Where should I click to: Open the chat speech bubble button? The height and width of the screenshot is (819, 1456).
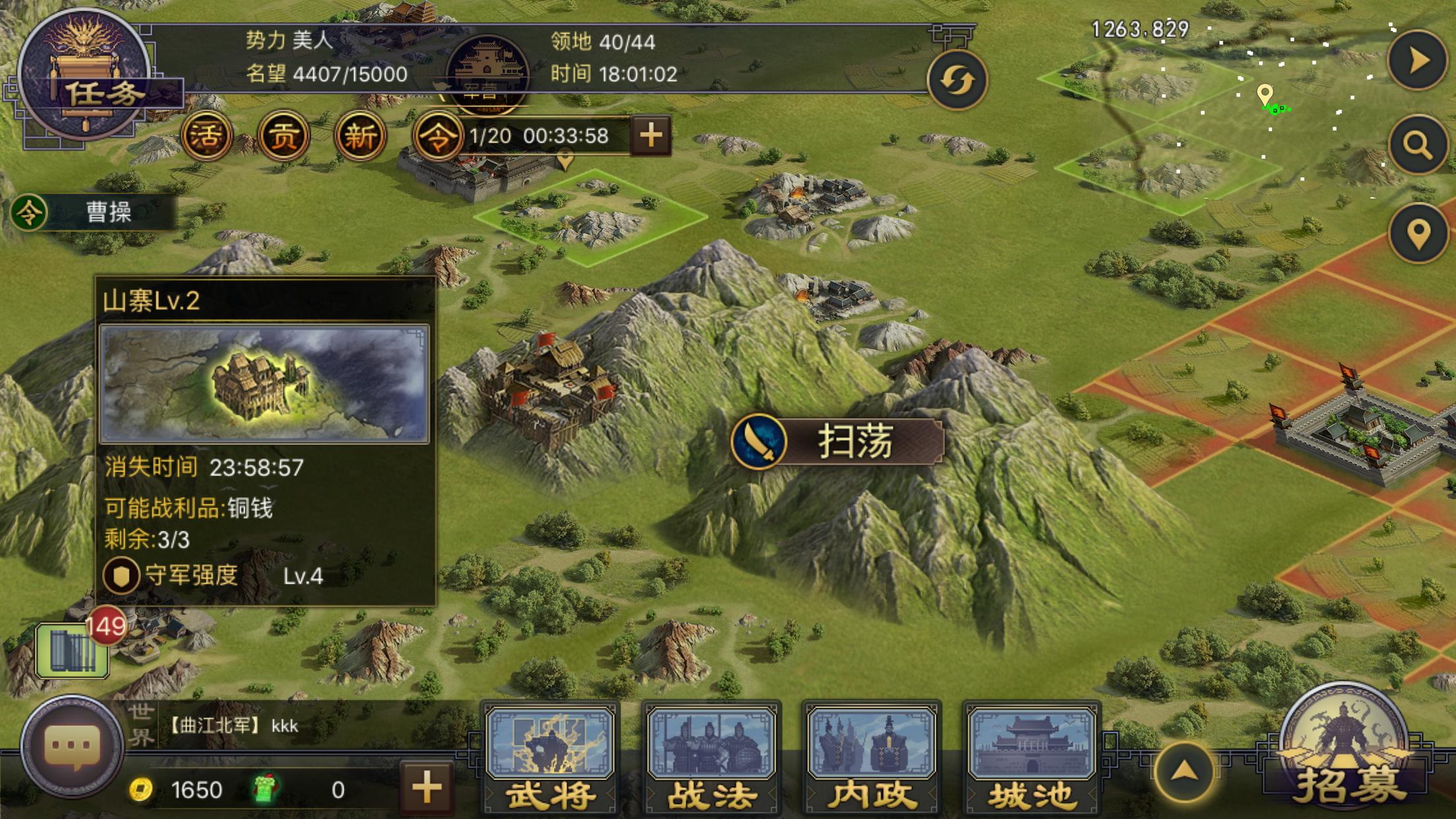click(x=72, y=746)
